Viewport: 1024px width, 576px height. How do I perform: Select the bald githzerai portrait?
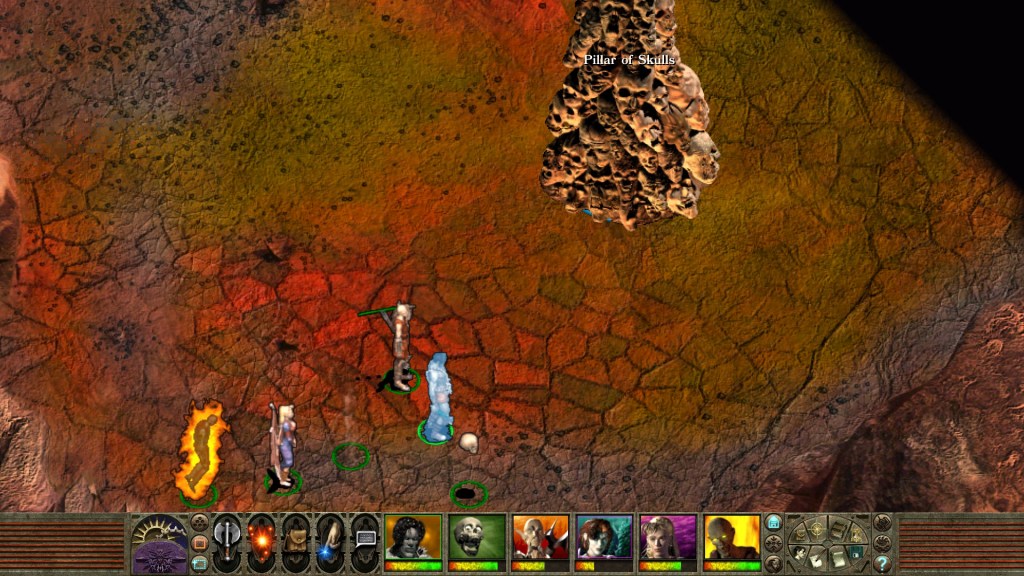point(541,538)
